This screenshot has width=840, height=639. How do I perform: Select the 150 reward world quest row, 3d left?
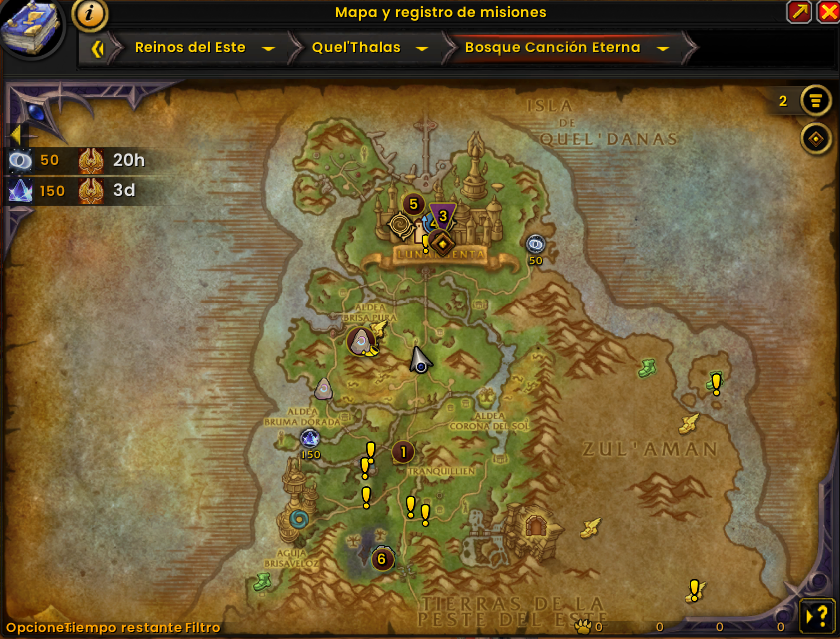pyautogui.click(x=80, y=191)
